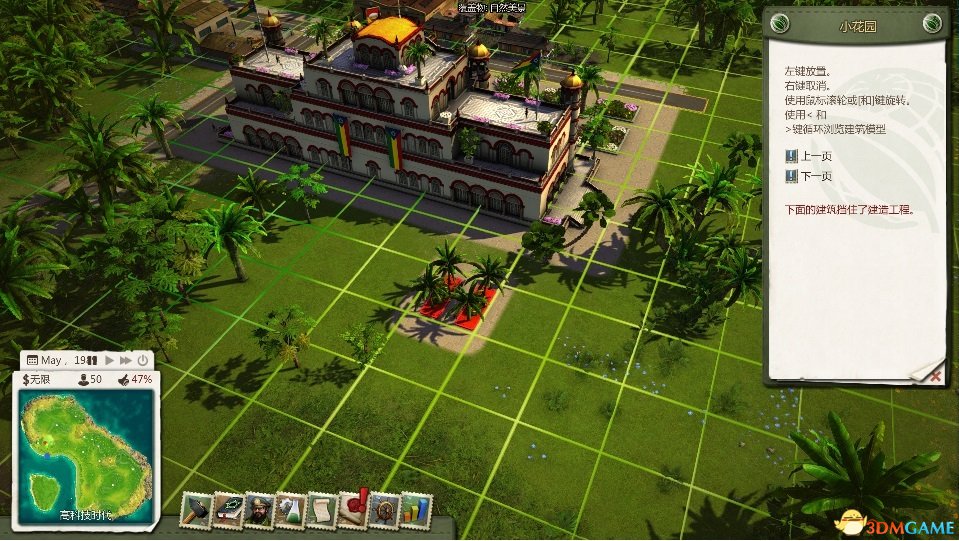959x541 pixels.
Task: Open the bar chart statistics stamp
Action: [415, 510]
